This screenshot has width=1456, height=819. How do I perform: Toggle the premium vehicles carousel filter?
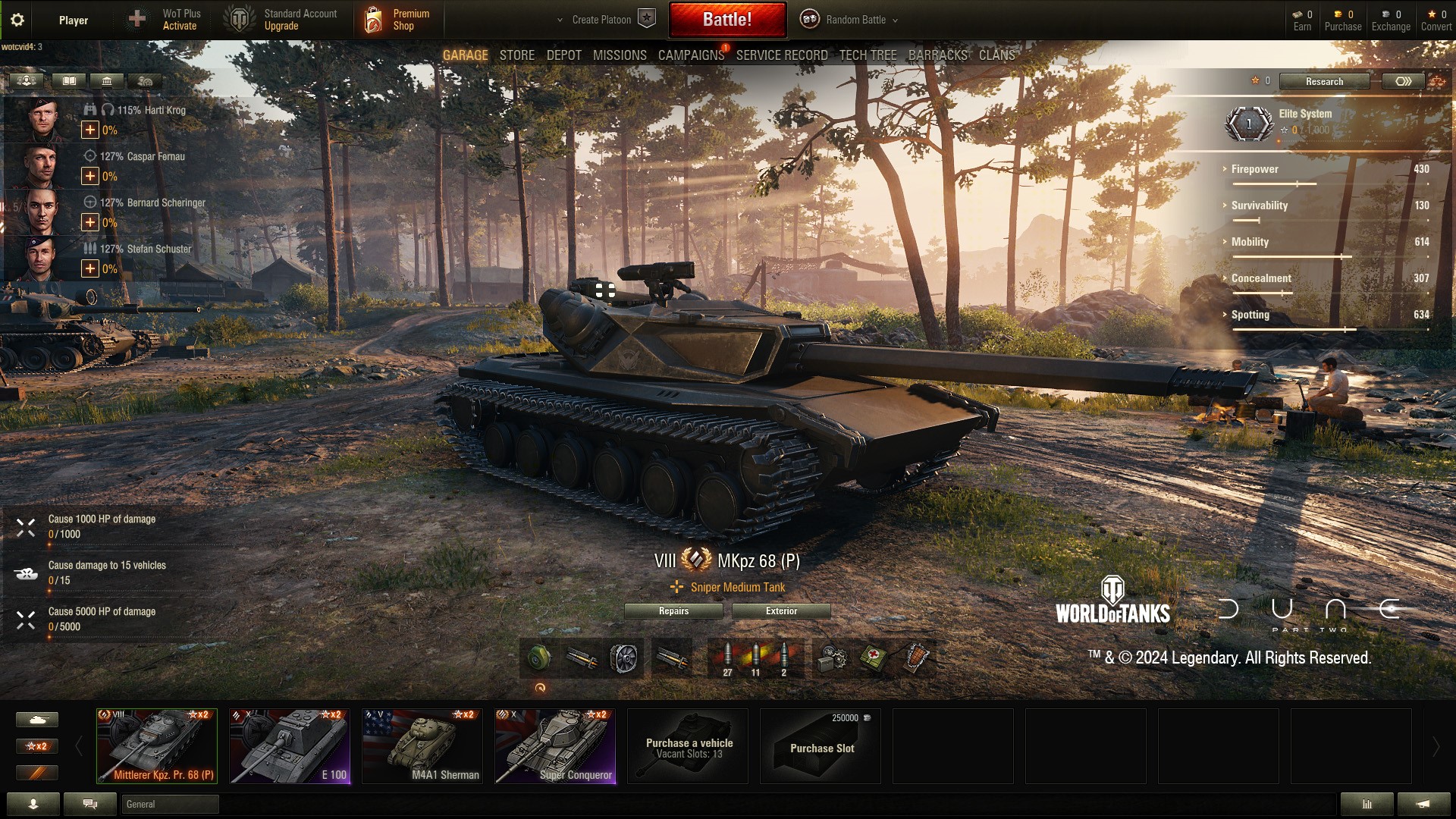tap(37, 773)
